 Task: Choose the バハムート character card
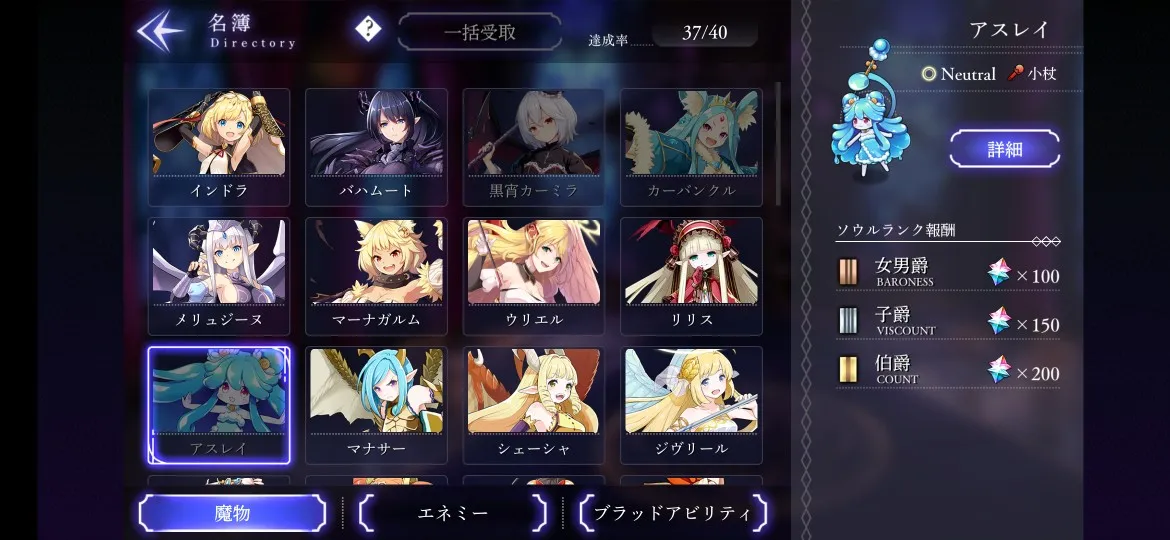pos(376,146)
